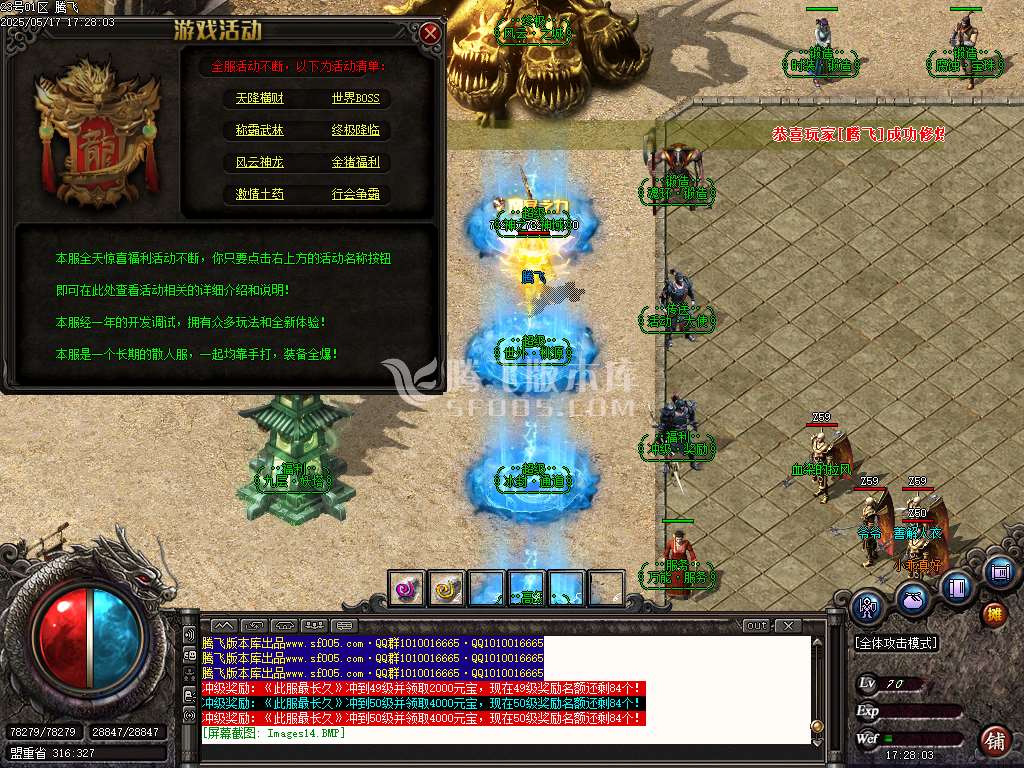Choose the 终极降临 event entry

[x=356, y=130]
